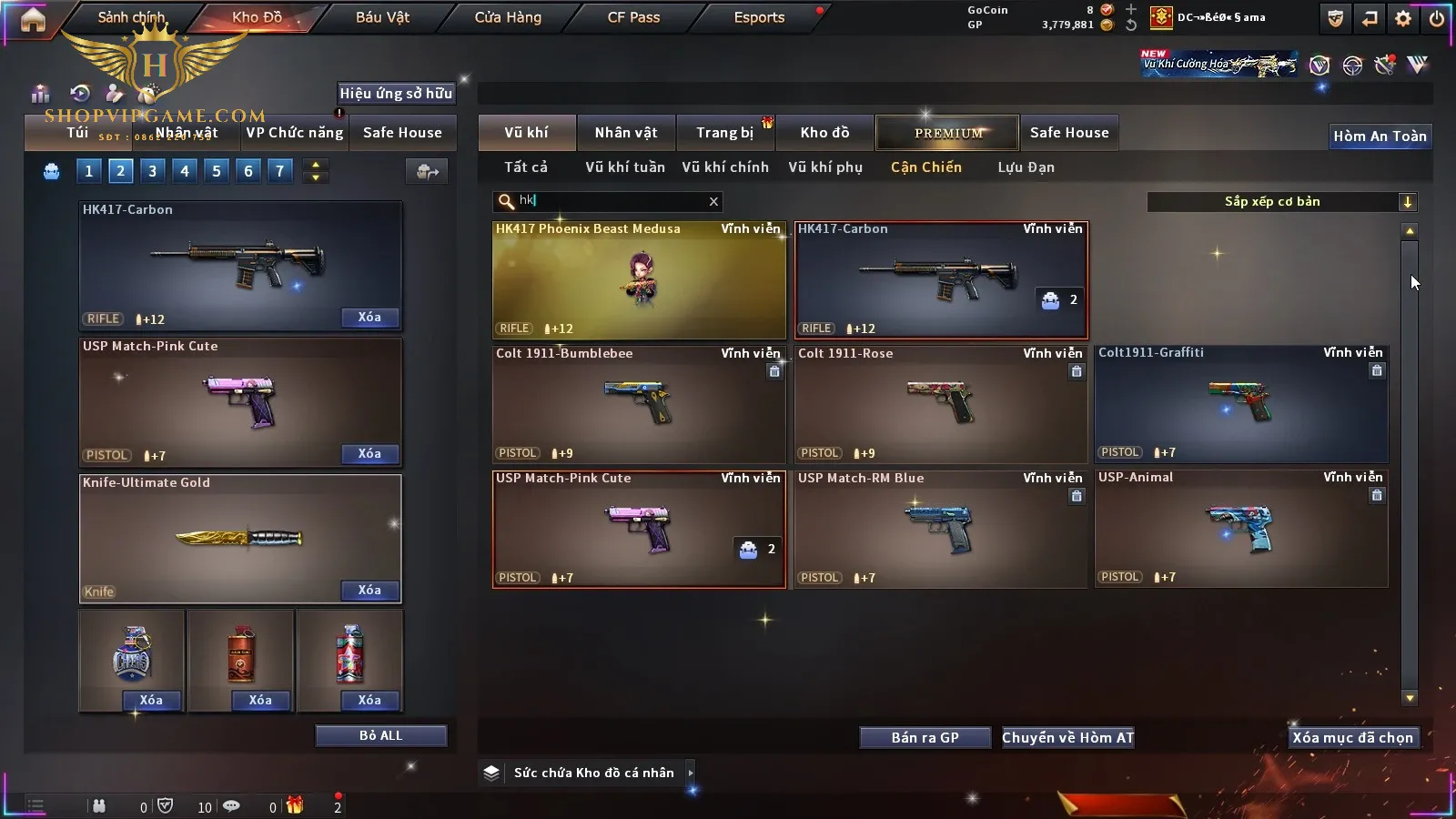Choose the Colt 1911-Bumblebee pistol

click(639, 404)
